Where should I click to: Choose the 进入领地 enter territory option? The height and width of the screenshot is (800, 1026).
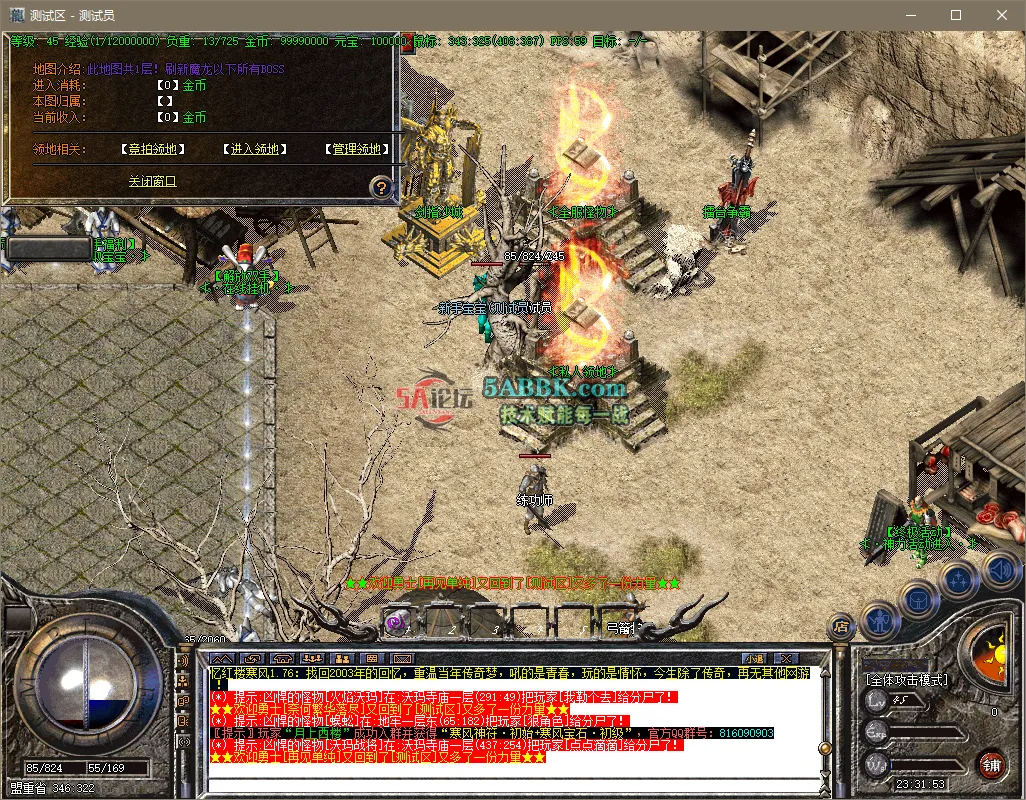[254, 149]
